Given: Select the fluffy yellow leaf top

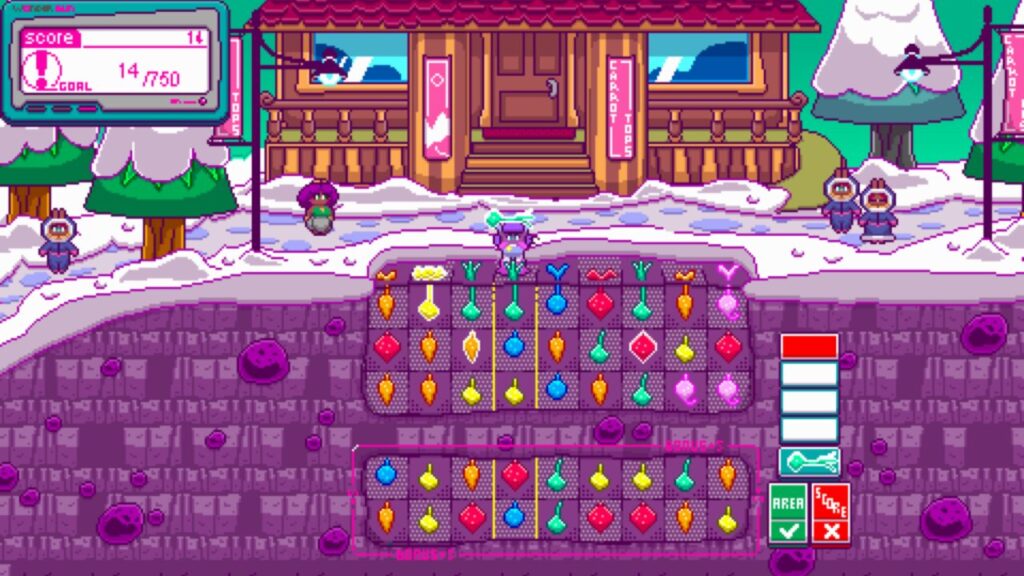Looking at the screenshot, I should click(428, 272).
